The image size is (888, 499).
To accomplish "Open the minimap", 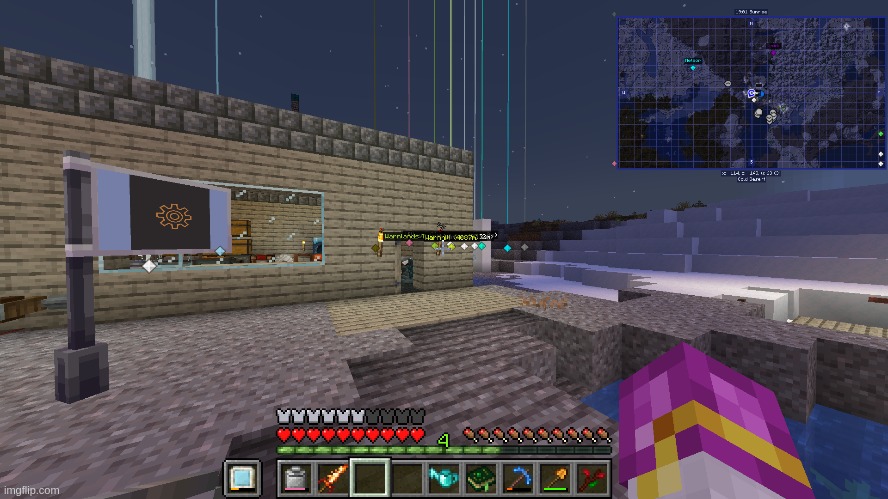I will [751, 92].
